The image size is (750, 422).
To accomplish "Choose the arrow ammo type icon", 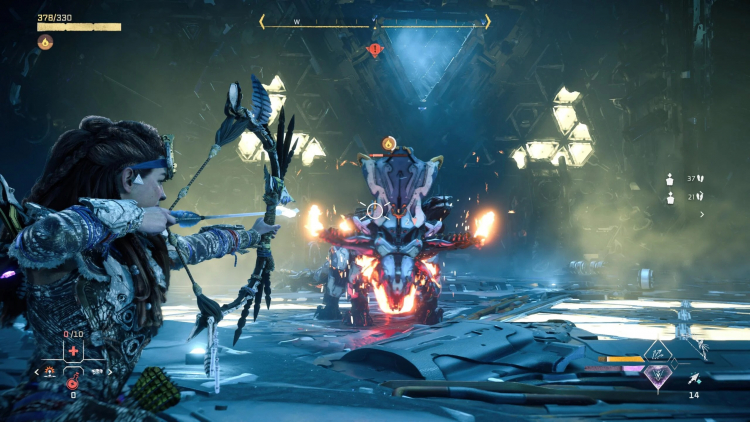I will tap(694, 379).
